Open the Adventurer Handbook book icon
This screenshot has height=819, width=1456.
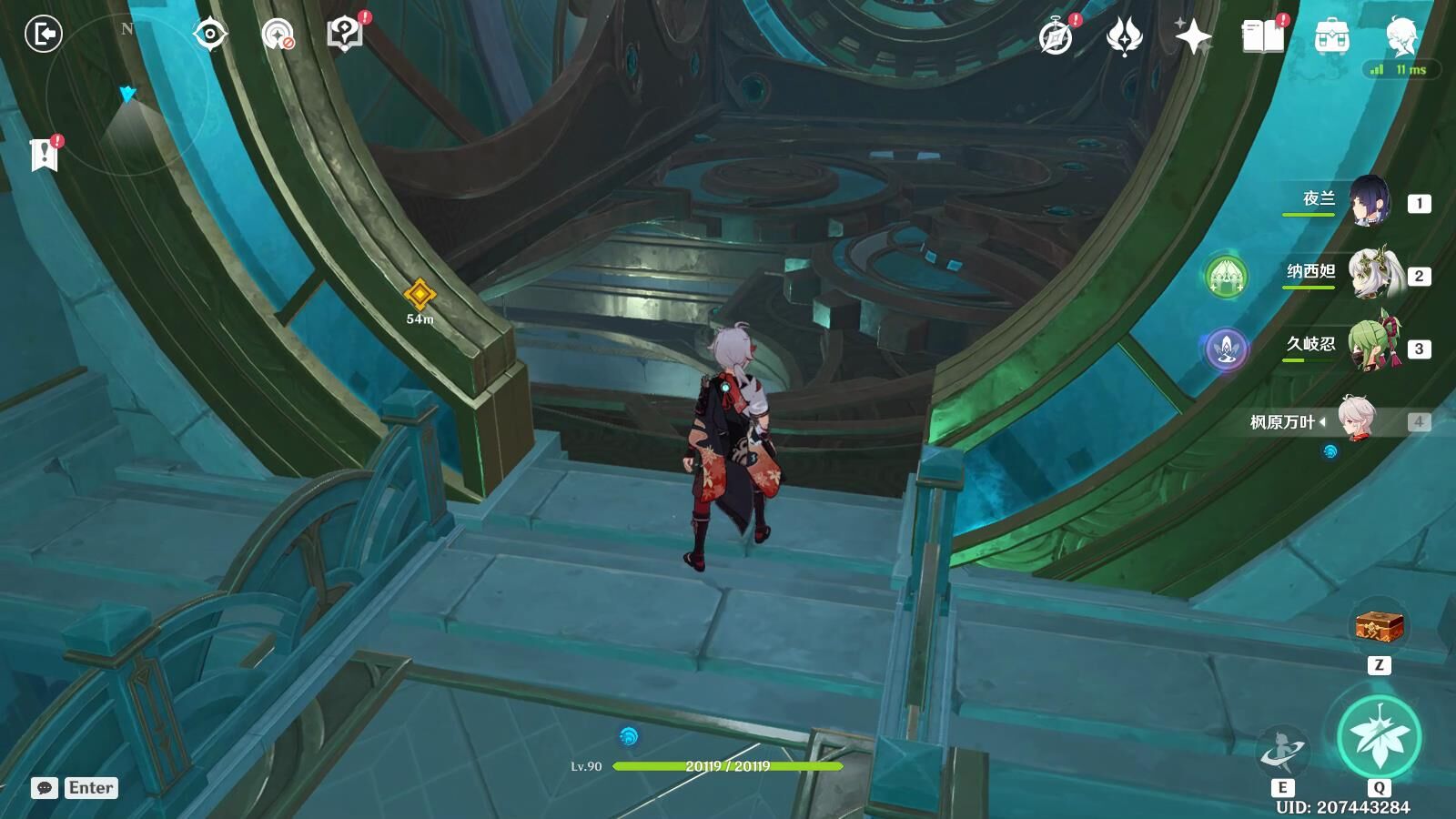pyautogui.click(x=1262, y=37)
